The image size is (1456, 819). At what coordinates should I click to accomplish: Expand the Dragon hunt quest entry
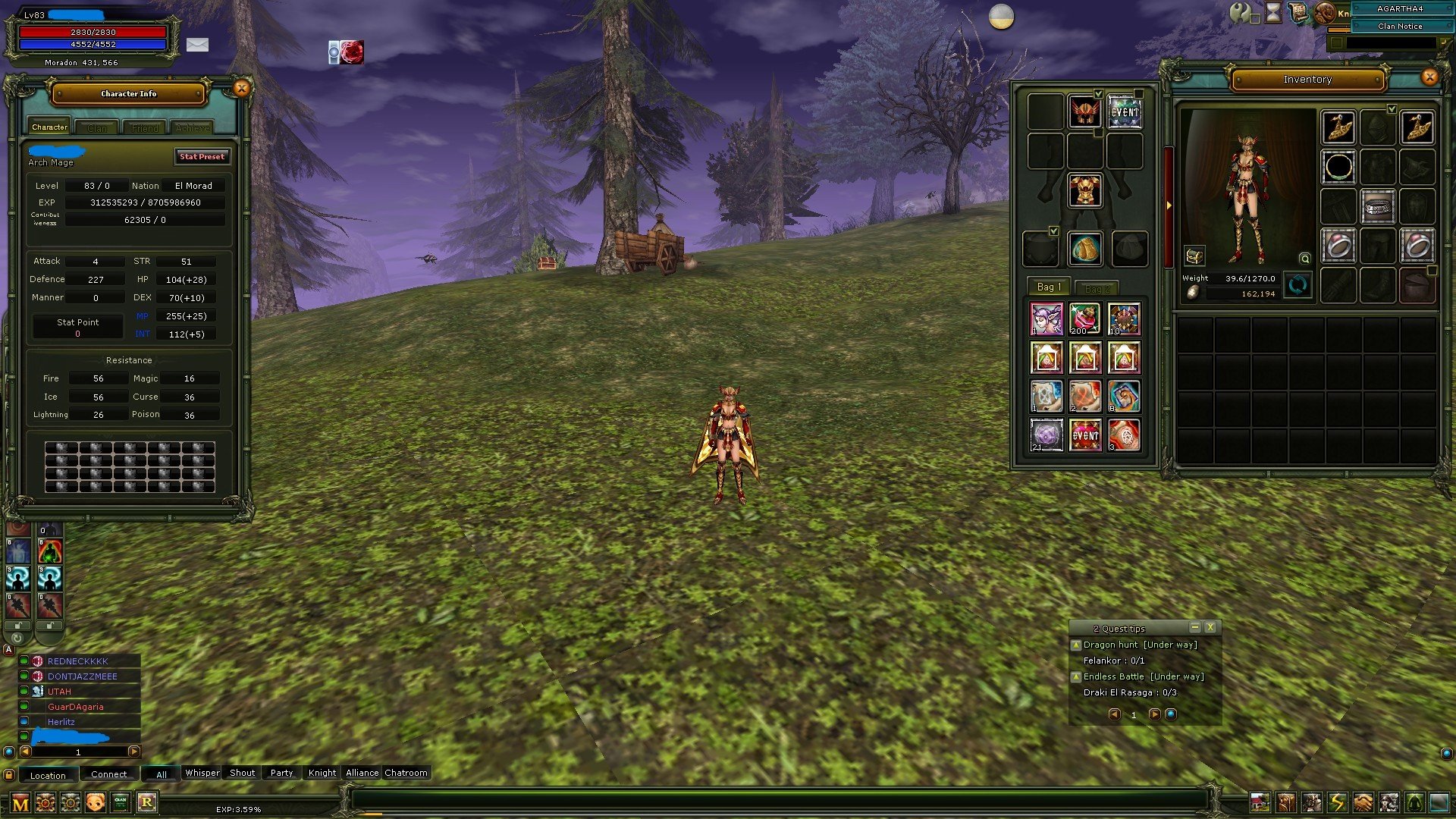coord(1076,644)
